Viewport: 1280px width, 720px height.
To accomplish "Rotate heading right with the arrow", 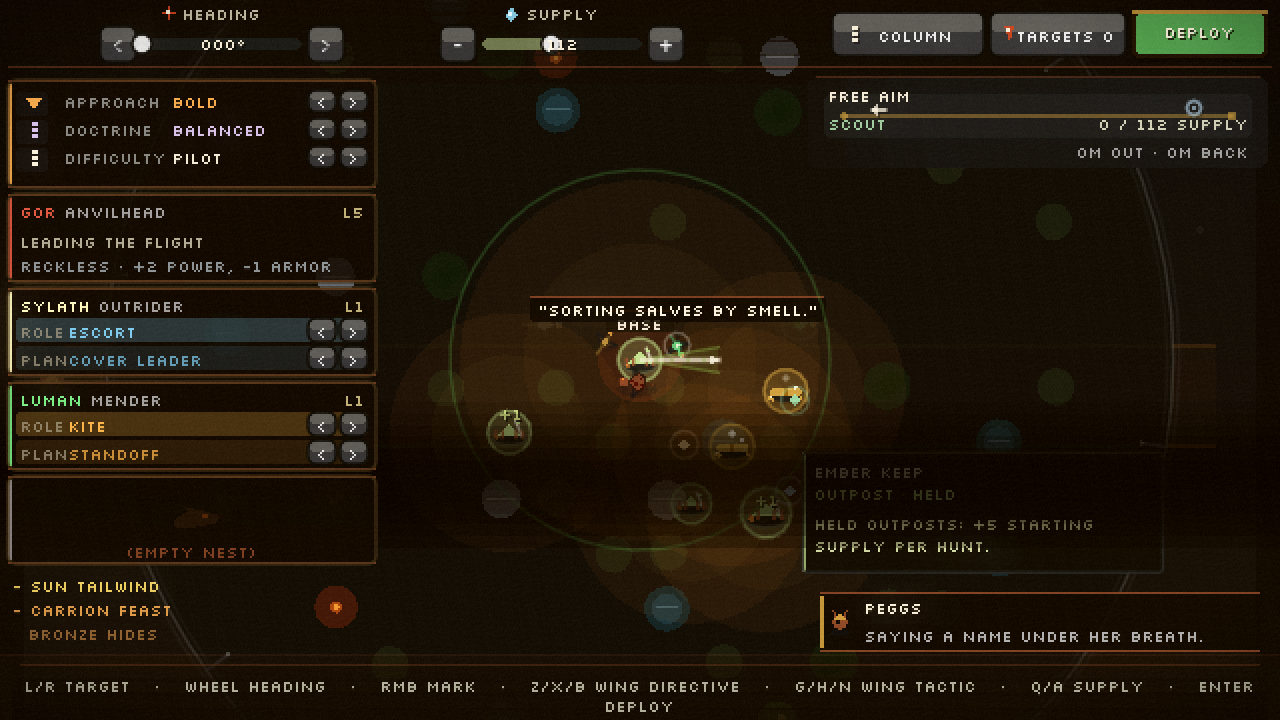I will [x=325, y=45].
